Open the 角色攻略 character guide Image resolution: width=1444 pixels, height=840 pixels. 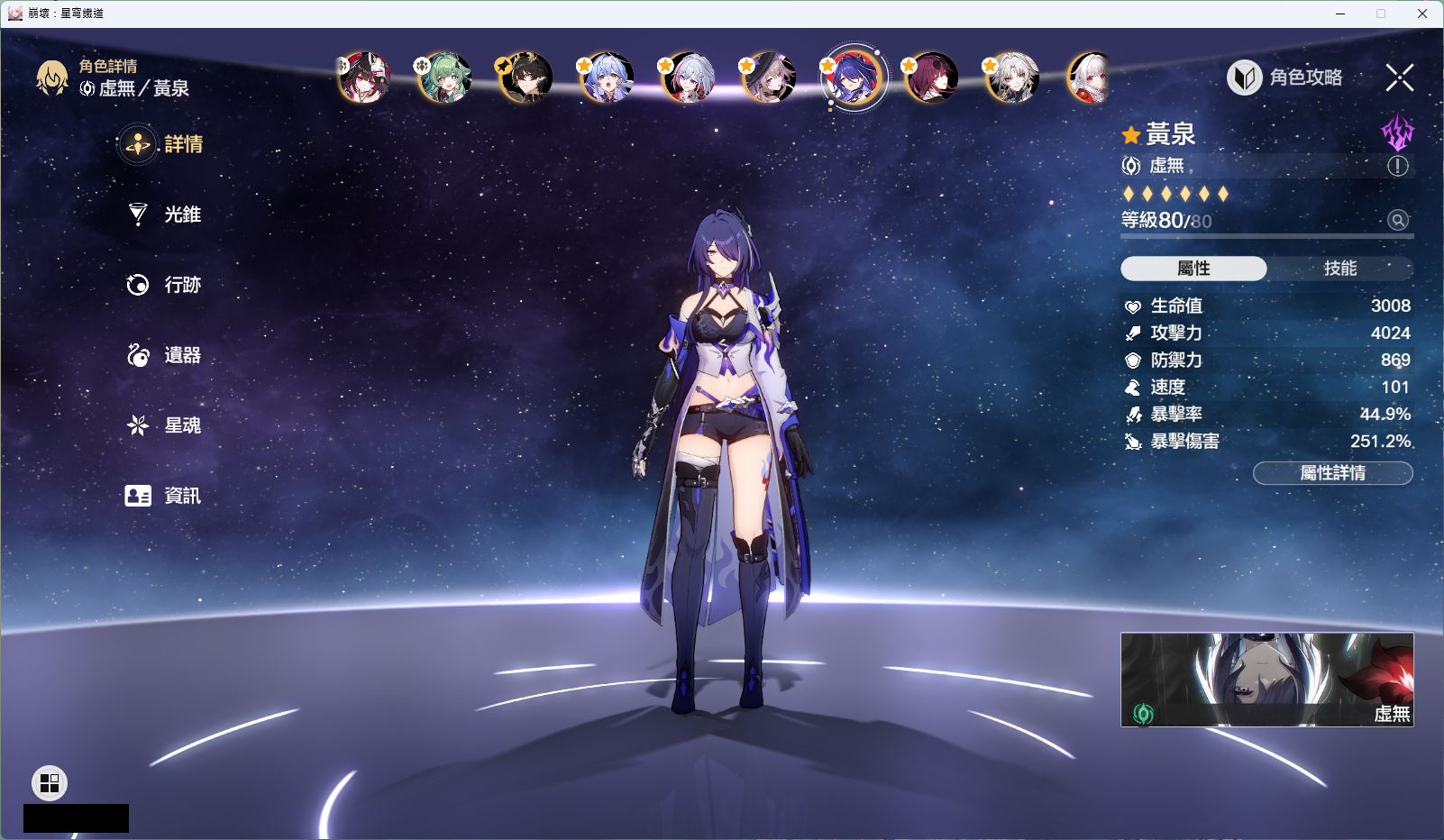pos(1285,78)
